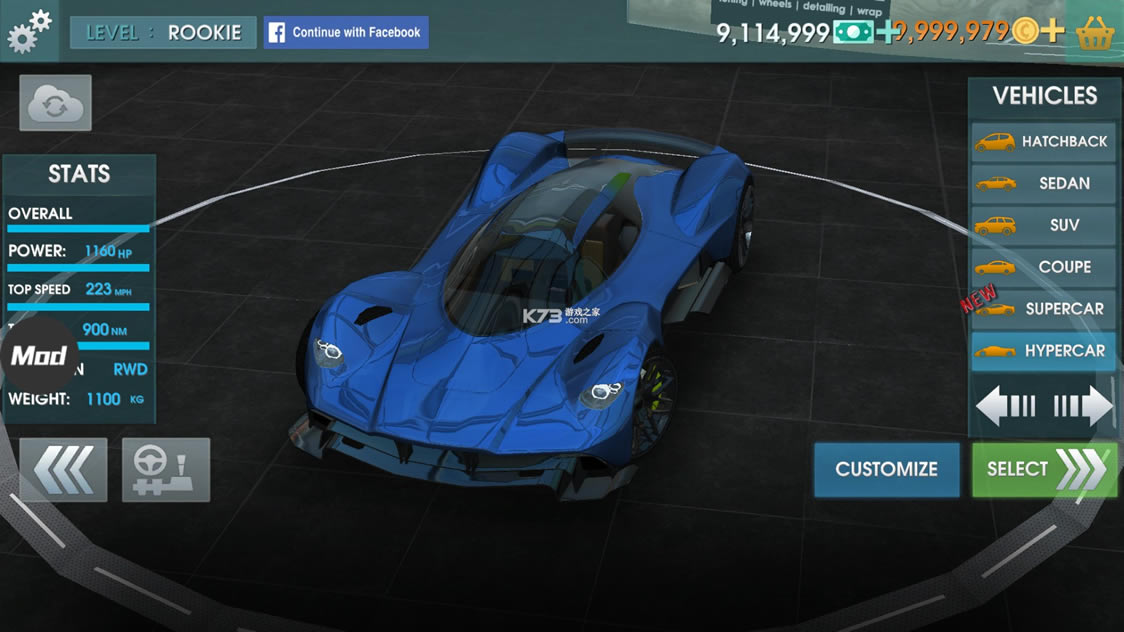This screenshot has width=1124, height=632.
Task: Open the Supercar category
Action: [1043, 309]
